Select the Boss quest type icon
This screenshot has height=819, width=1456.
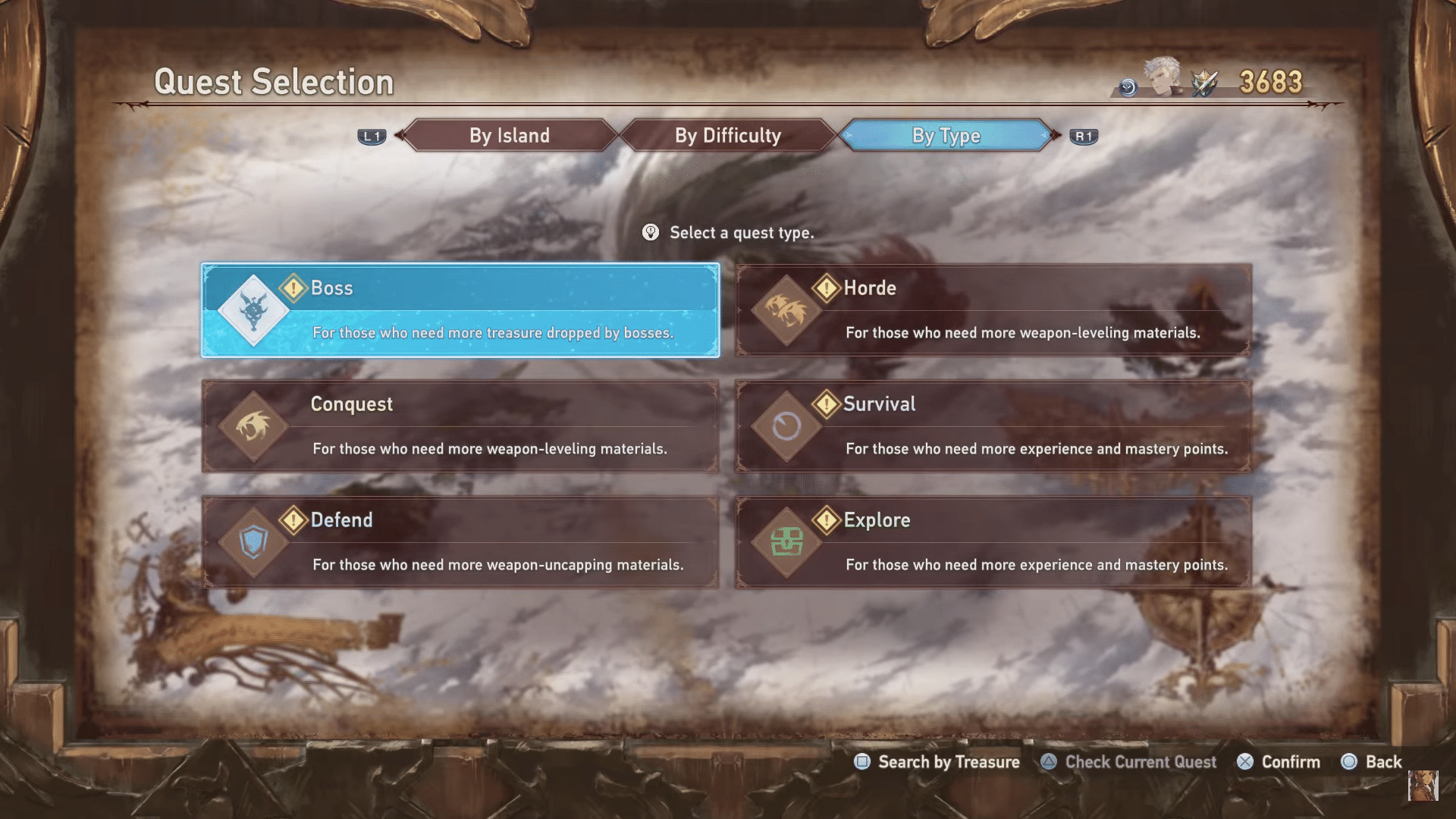tap(254, 311)
